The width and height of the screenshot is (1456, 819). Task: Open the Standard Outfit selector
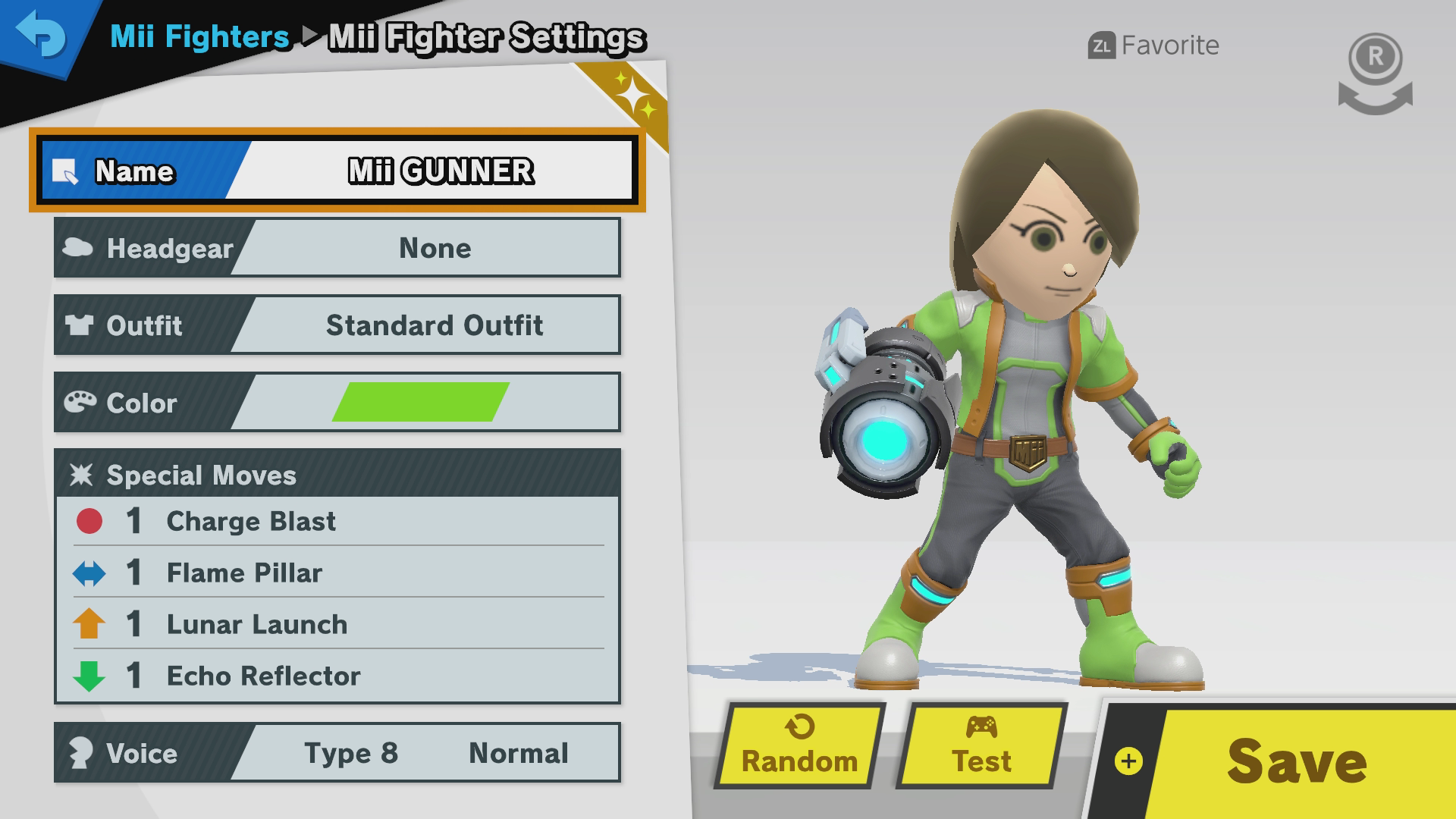click(434, 325)
